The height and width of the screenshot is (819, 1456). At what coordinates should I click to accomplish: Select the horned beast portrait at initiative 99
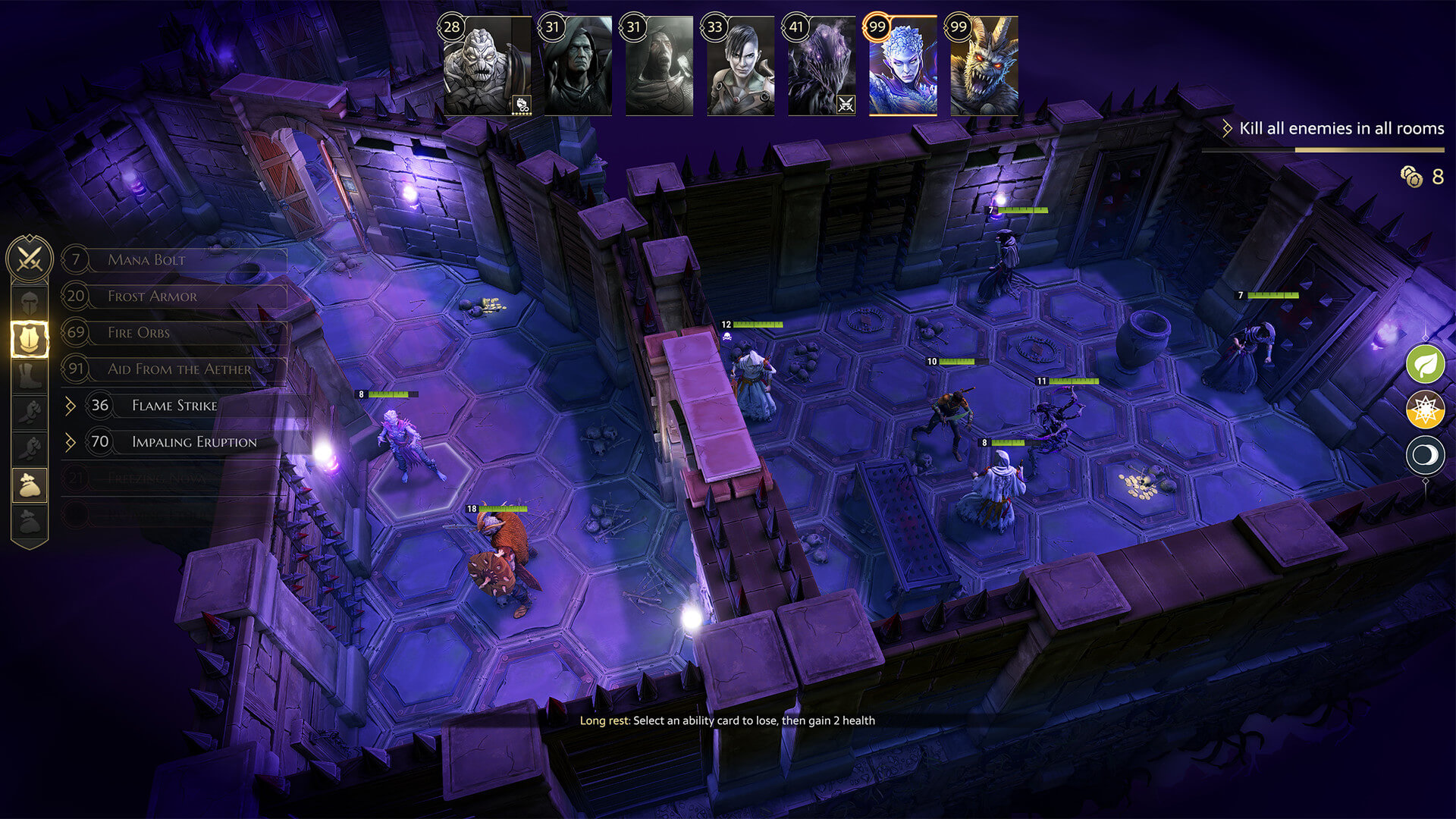coord(984,68)
